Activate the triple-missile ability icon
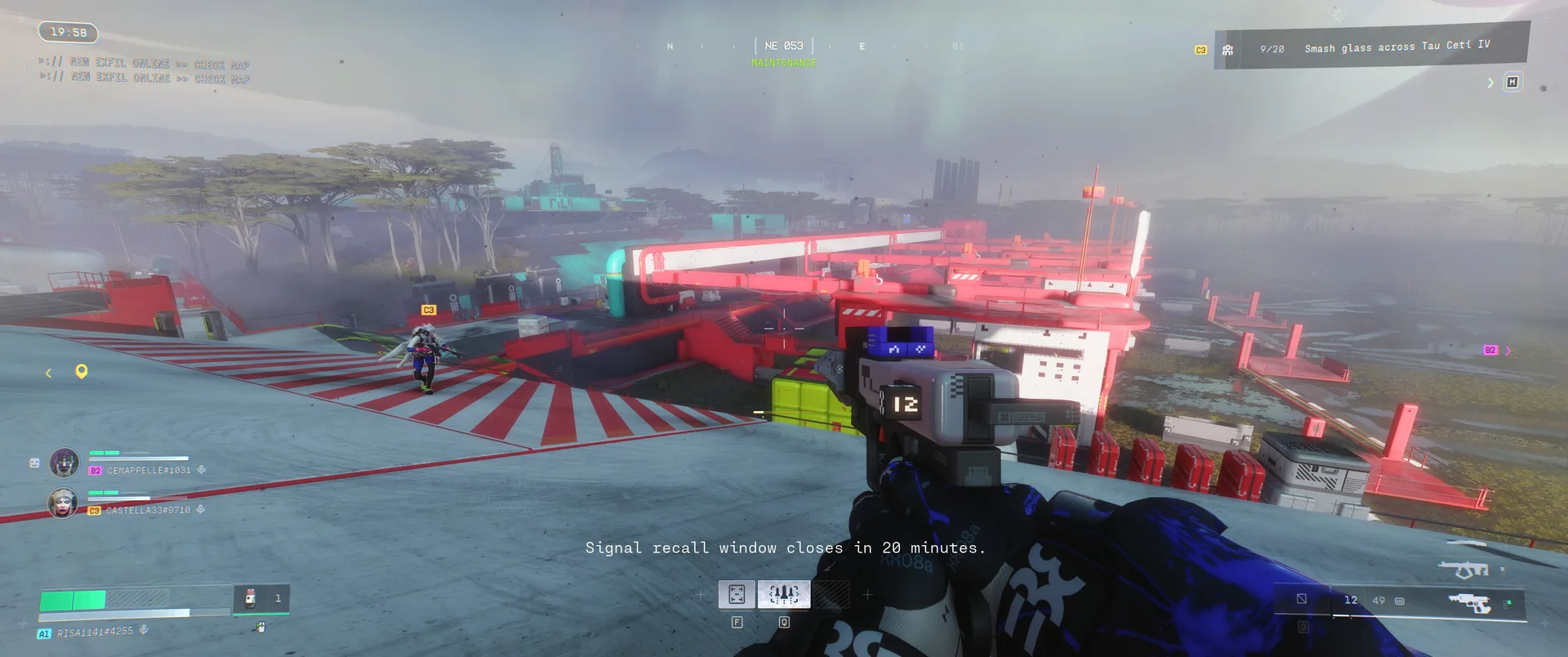This screenshot has width=1568, height=657. pos(784,594)
